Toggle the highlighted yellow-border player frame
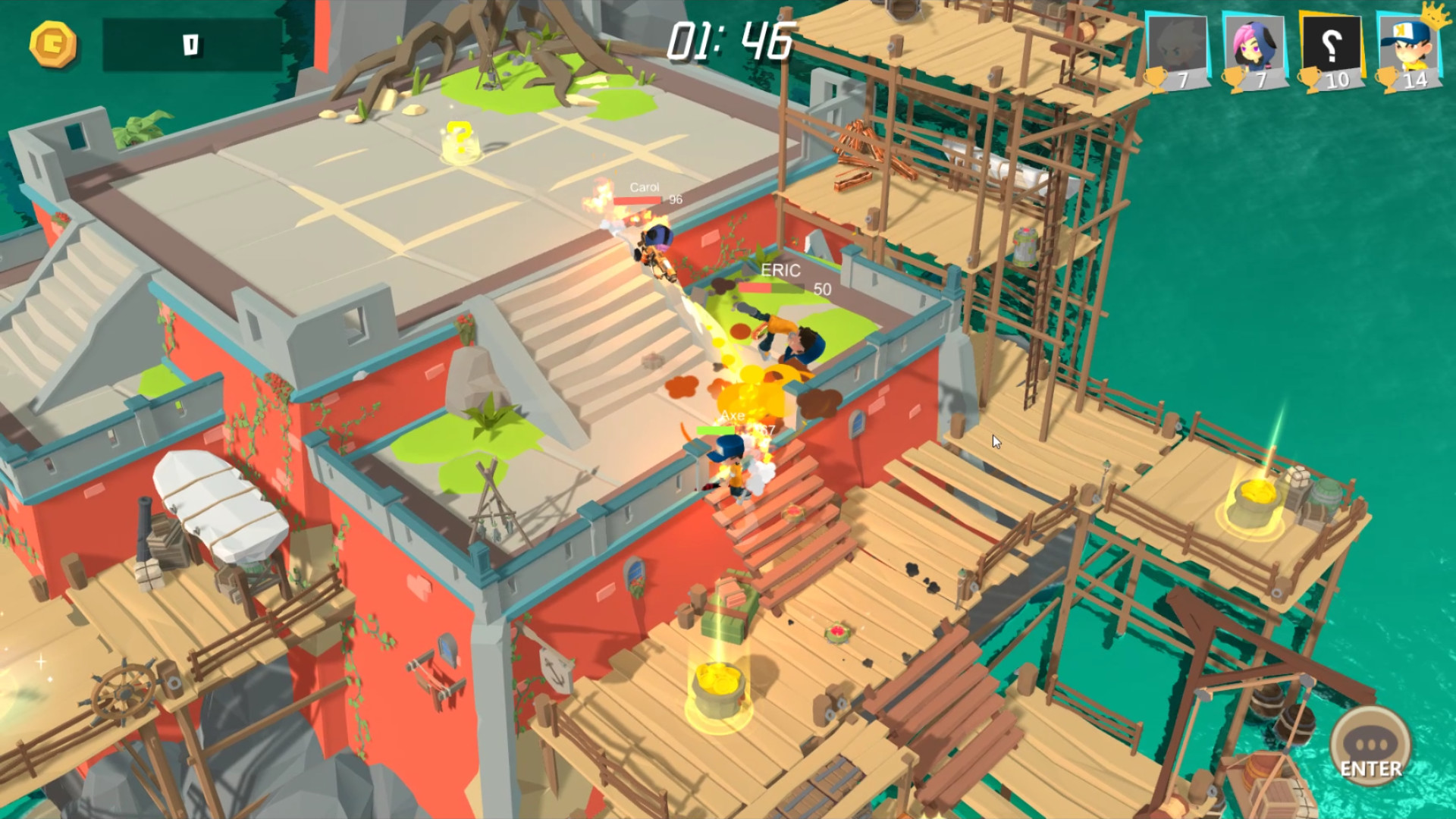 (1332, 42)
